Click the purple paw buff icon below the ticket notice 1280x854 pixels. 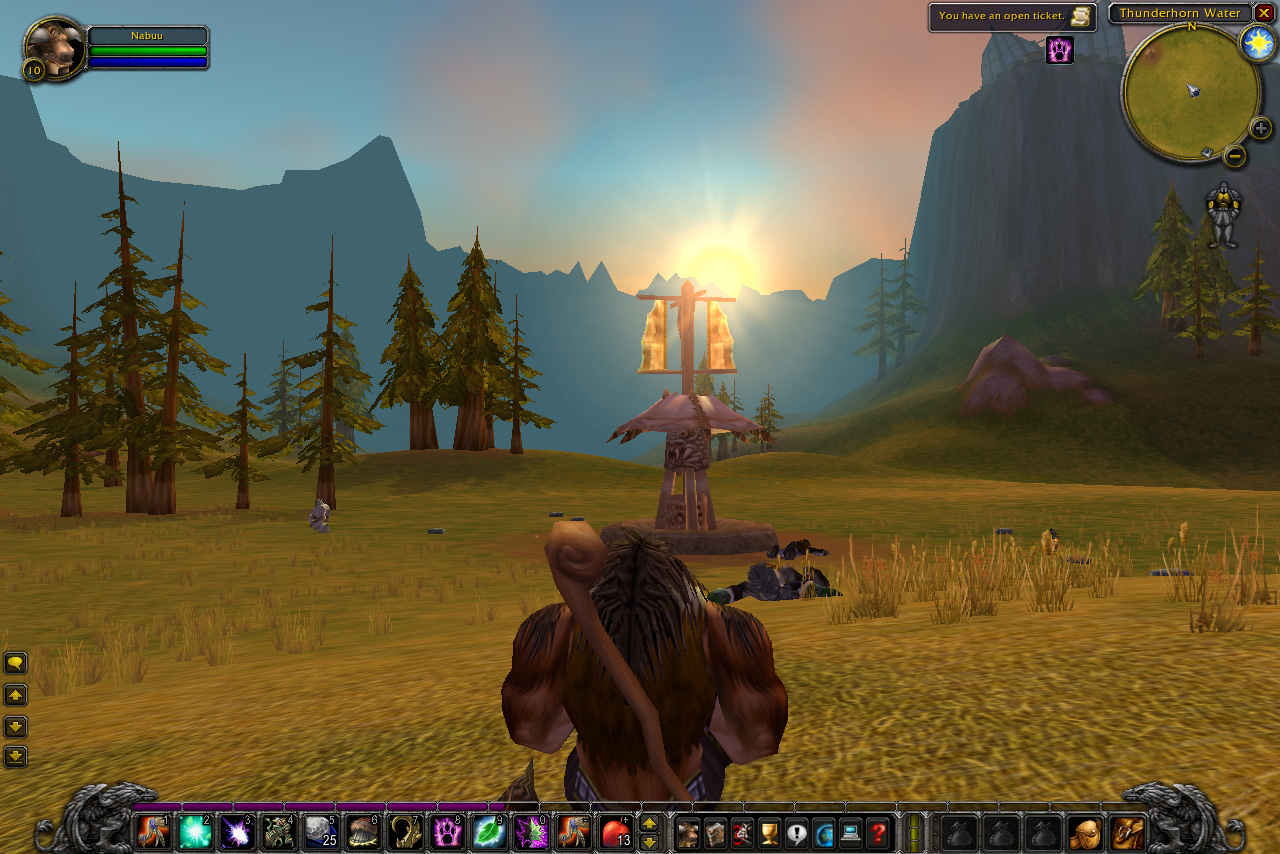click(x=1060, y=49)
